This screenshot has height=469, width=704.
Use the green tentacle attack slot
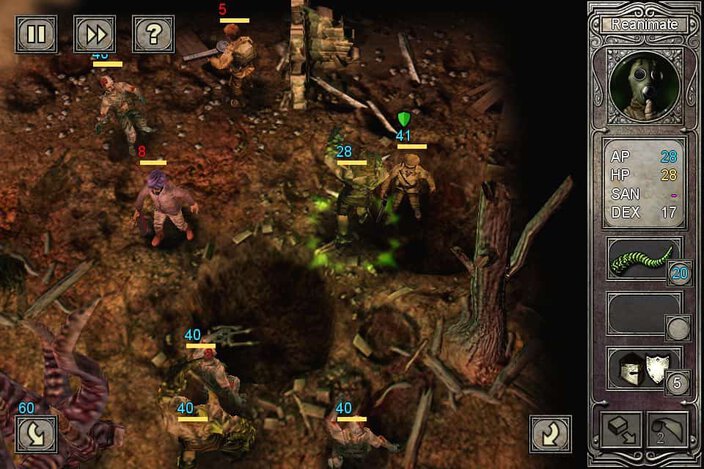point(643,261)
